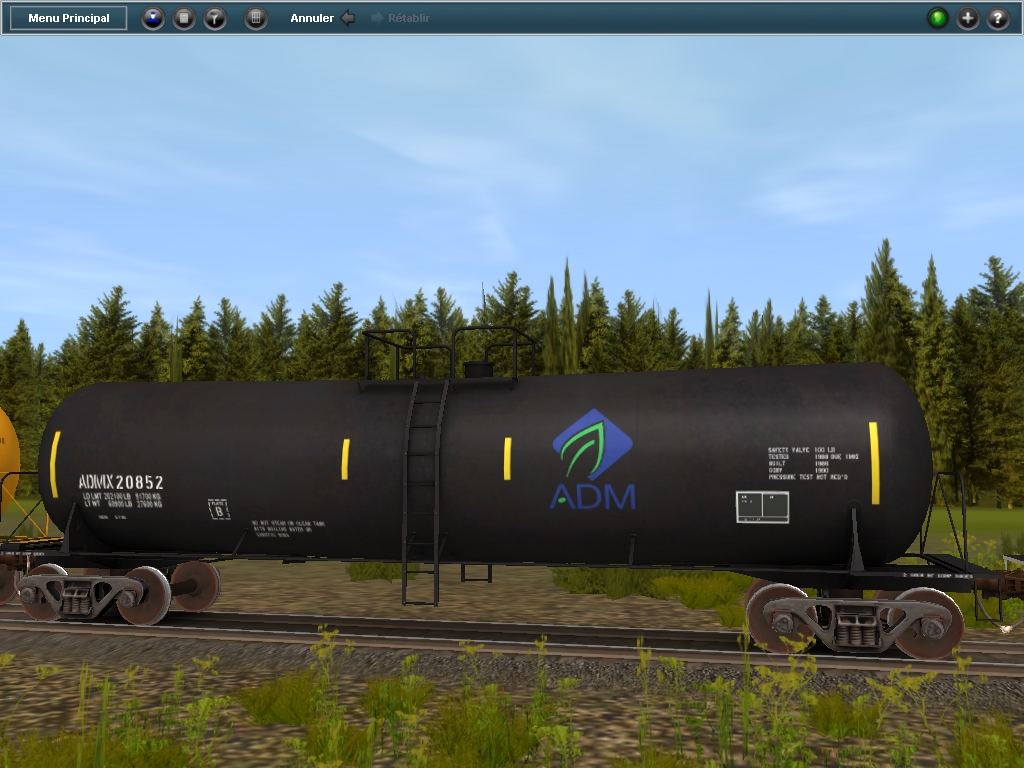The image size is (1024, 768).
Task: Toggle the green light indicator button
Action: (x=937, y=18)
